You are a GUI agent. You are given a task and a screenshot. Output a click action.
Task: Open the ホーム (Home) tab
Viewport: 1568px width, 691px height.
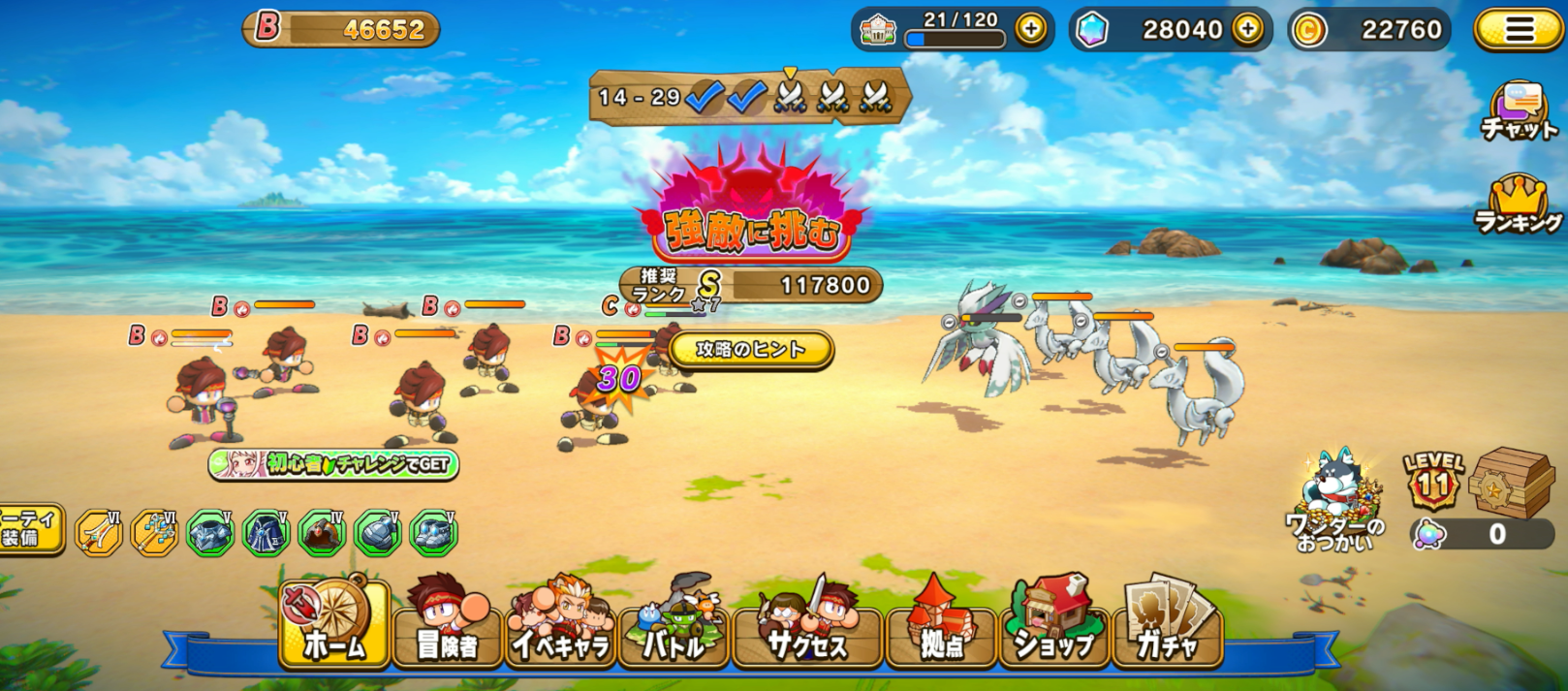point(334,625)
